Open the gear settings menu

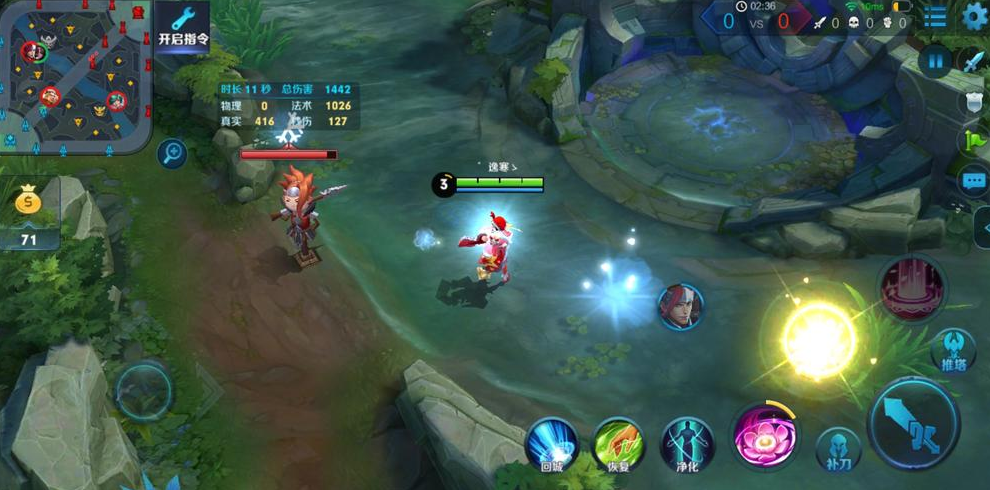click(974, 16)
